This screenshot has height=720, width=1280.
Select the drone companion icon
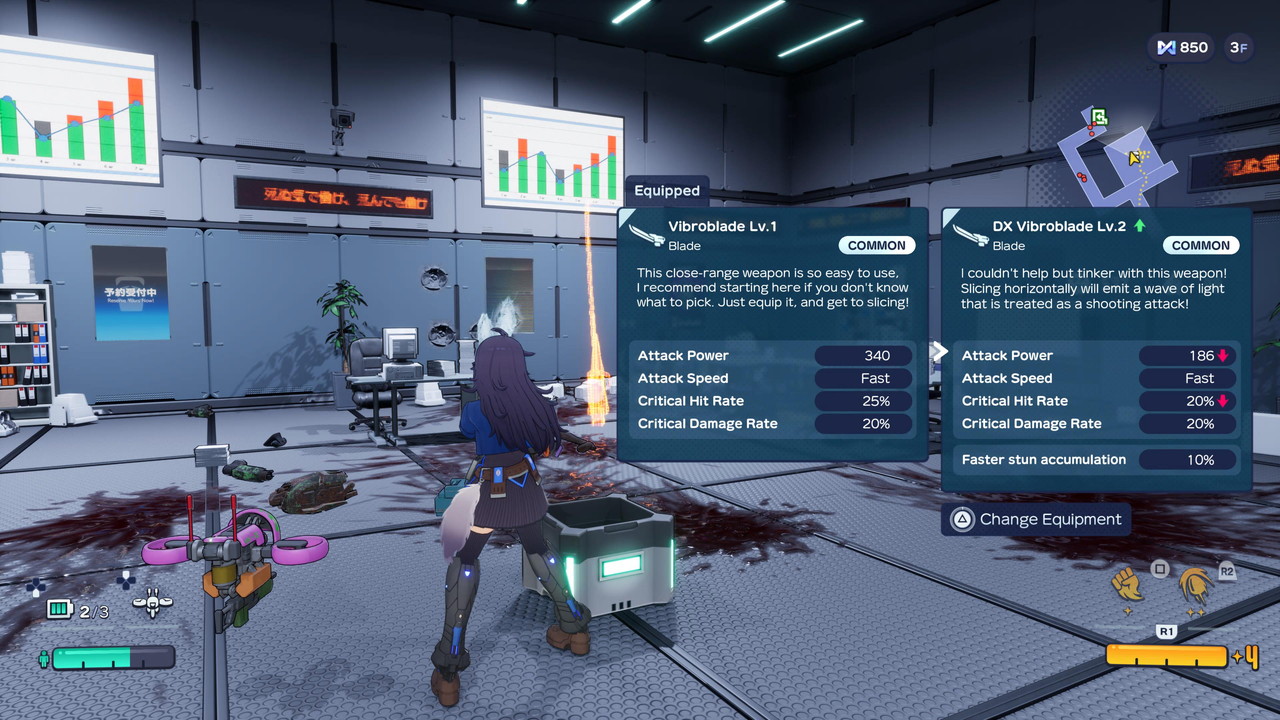point(152,602)
